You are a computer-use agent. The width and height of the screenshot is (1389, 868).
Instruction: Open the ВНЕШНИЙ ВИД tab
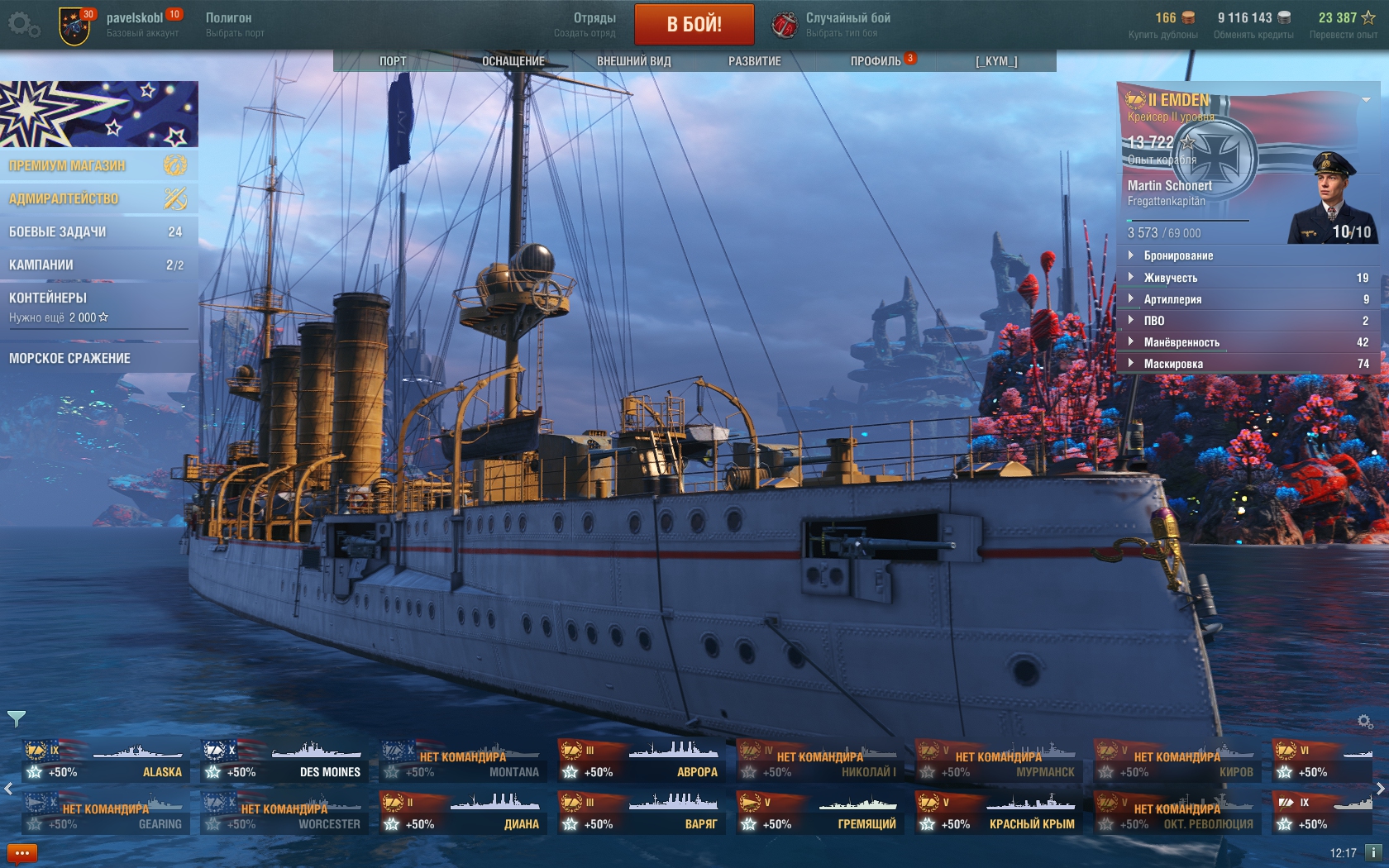(x=633, y=61)
